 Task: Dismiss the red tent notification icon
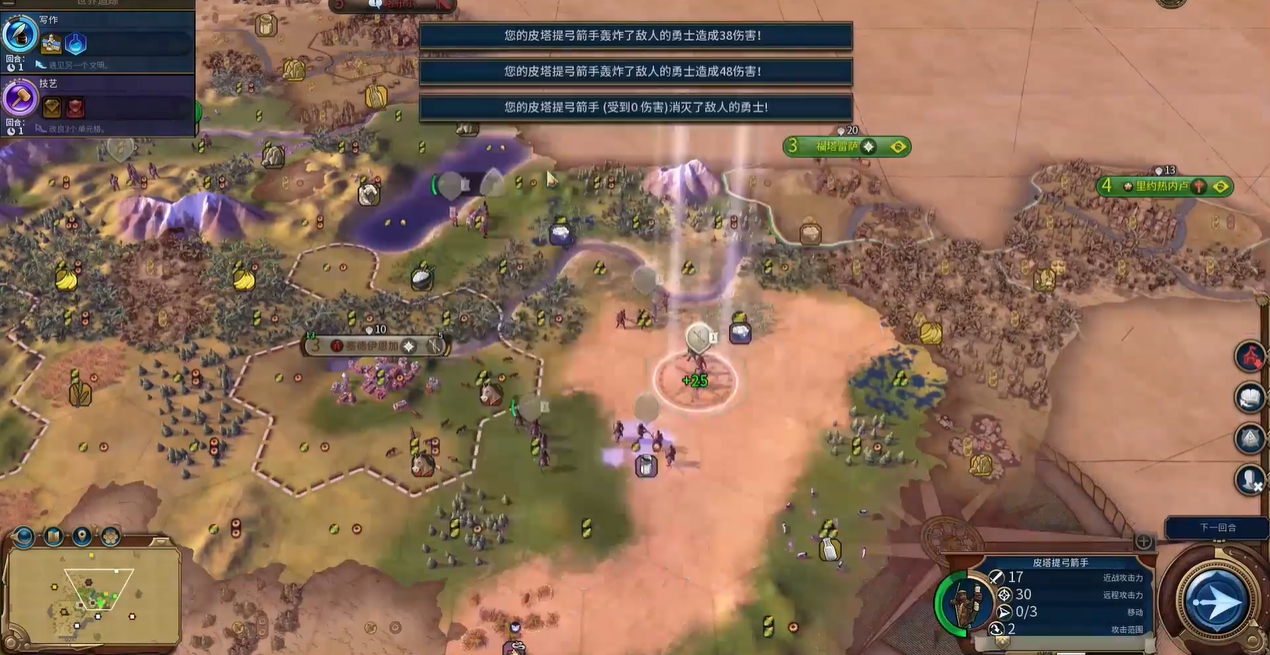tap(1250, 356)
